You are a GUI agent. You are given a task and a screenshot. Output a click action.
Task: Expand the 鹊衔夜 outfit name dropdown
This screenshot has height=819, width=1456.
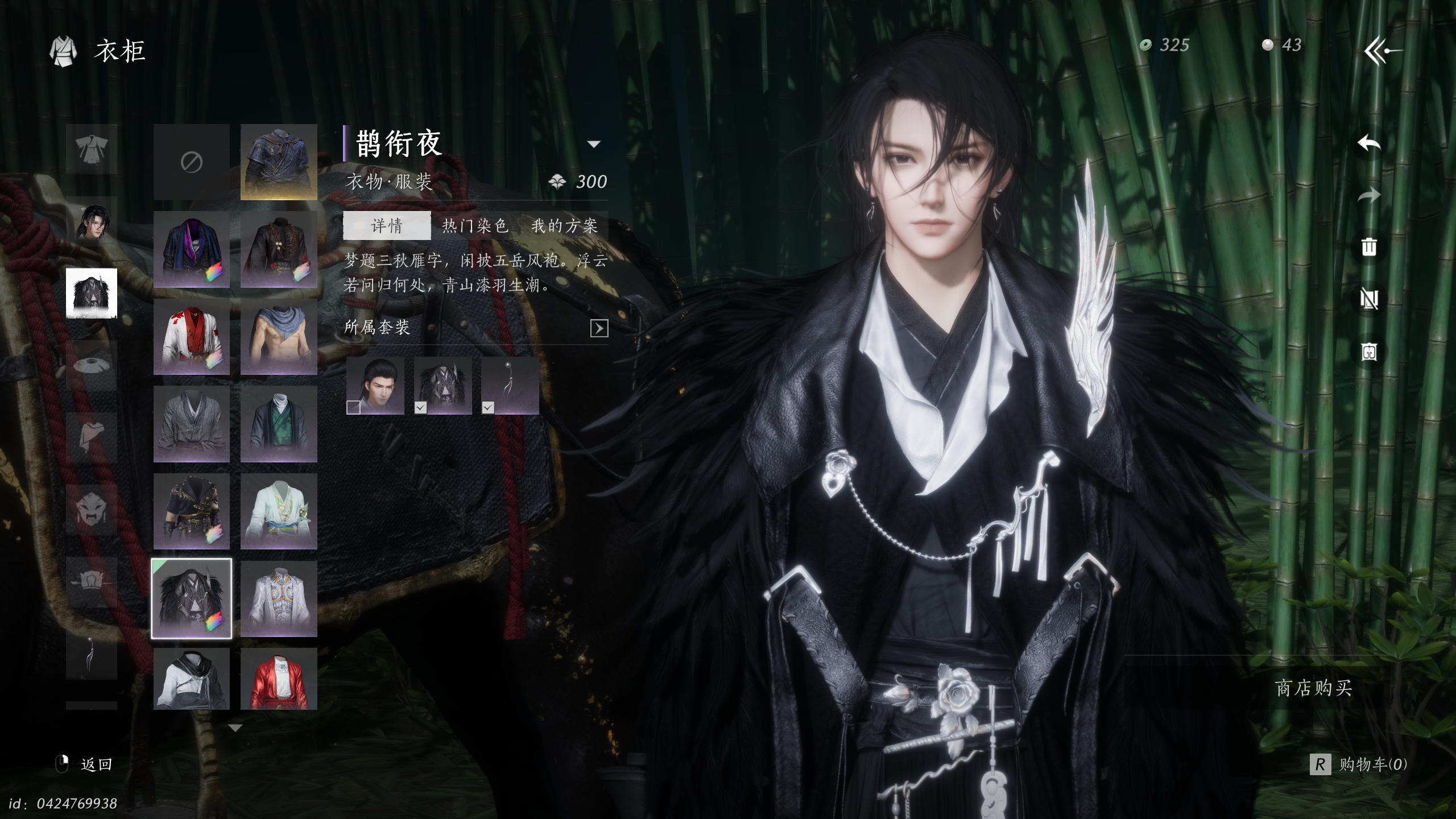[x=594, y=144]
